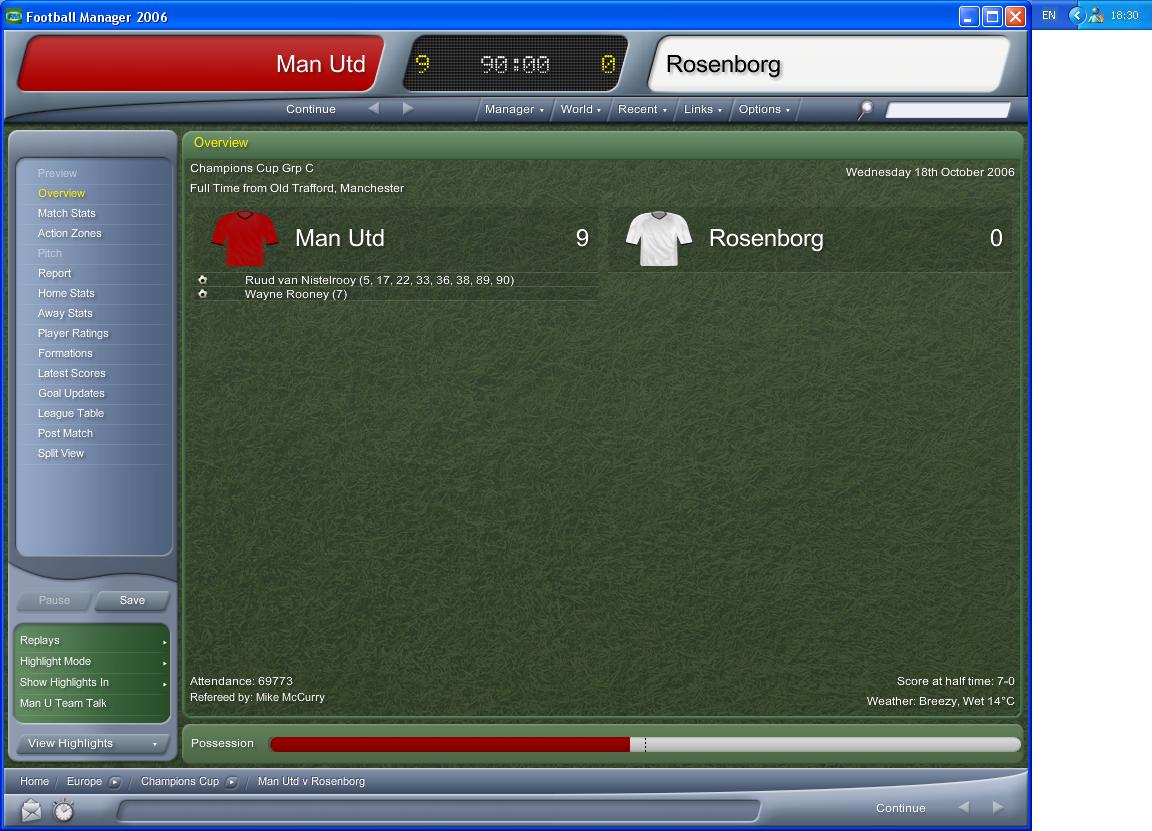Image resolution: width=1152 pixels, height=831 pixels.
Task: Save the game with the Save button
Action: (132, 600)
